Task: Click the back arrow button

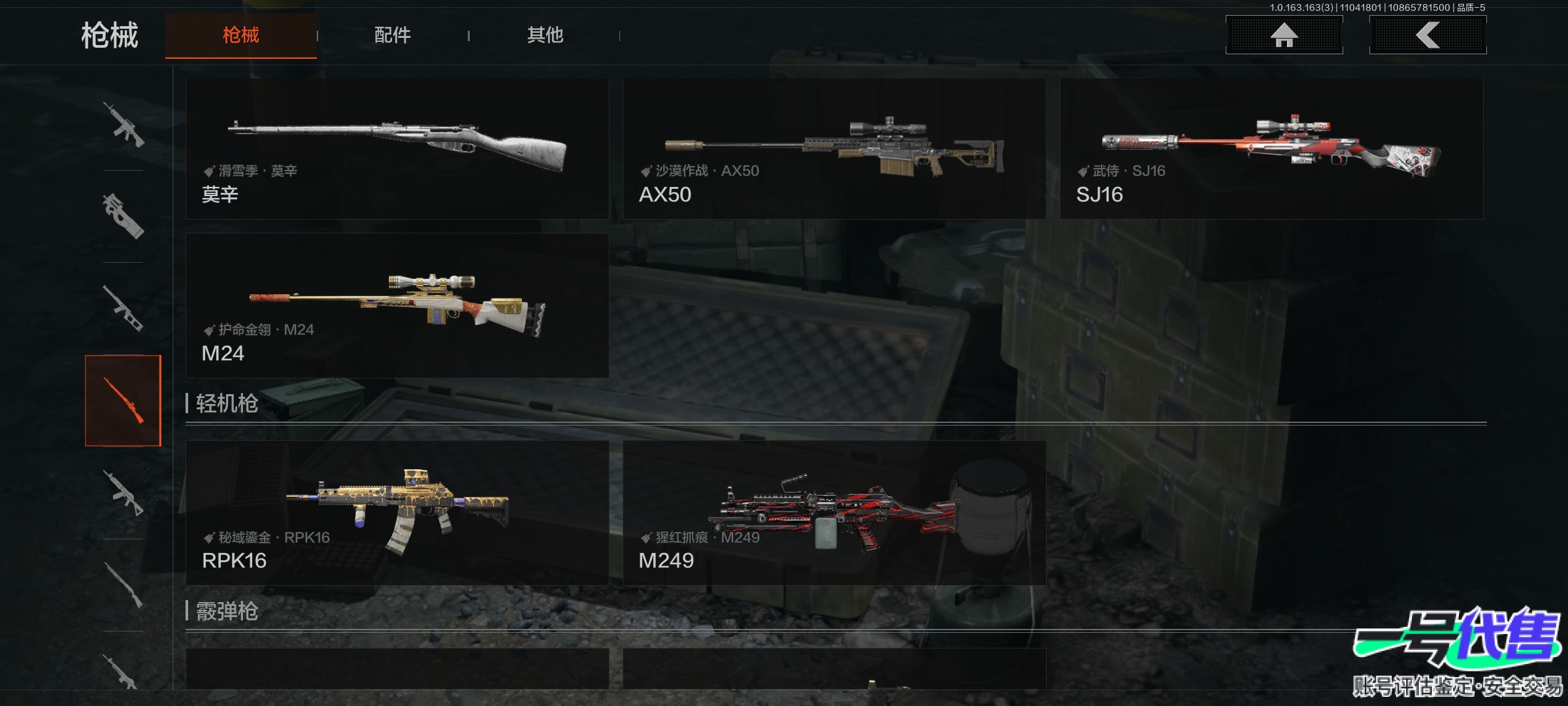Action: [1428, 35]
